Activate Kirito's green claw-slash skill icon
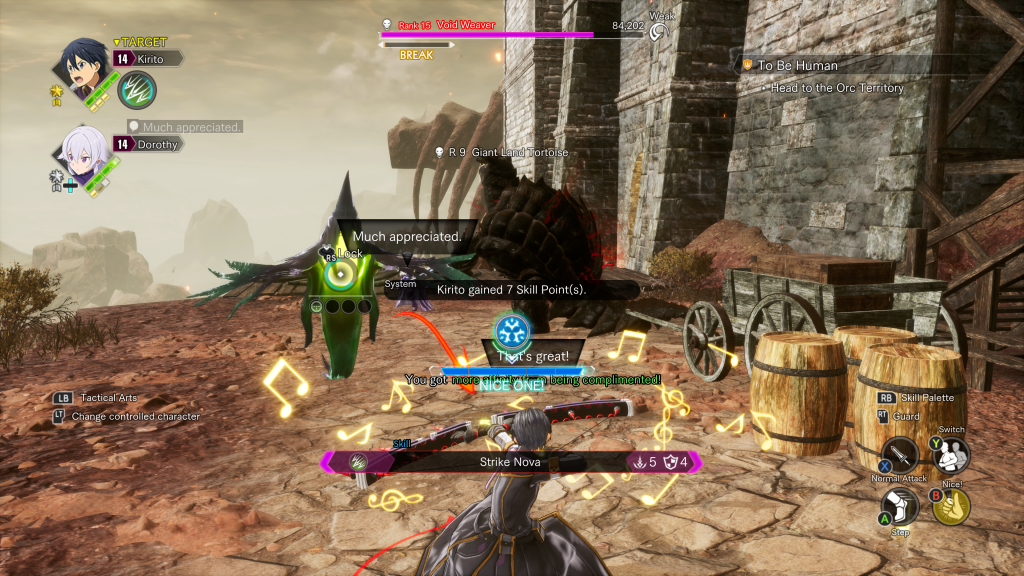Viewport: 1024px width, 576px height. click(136, 91)
